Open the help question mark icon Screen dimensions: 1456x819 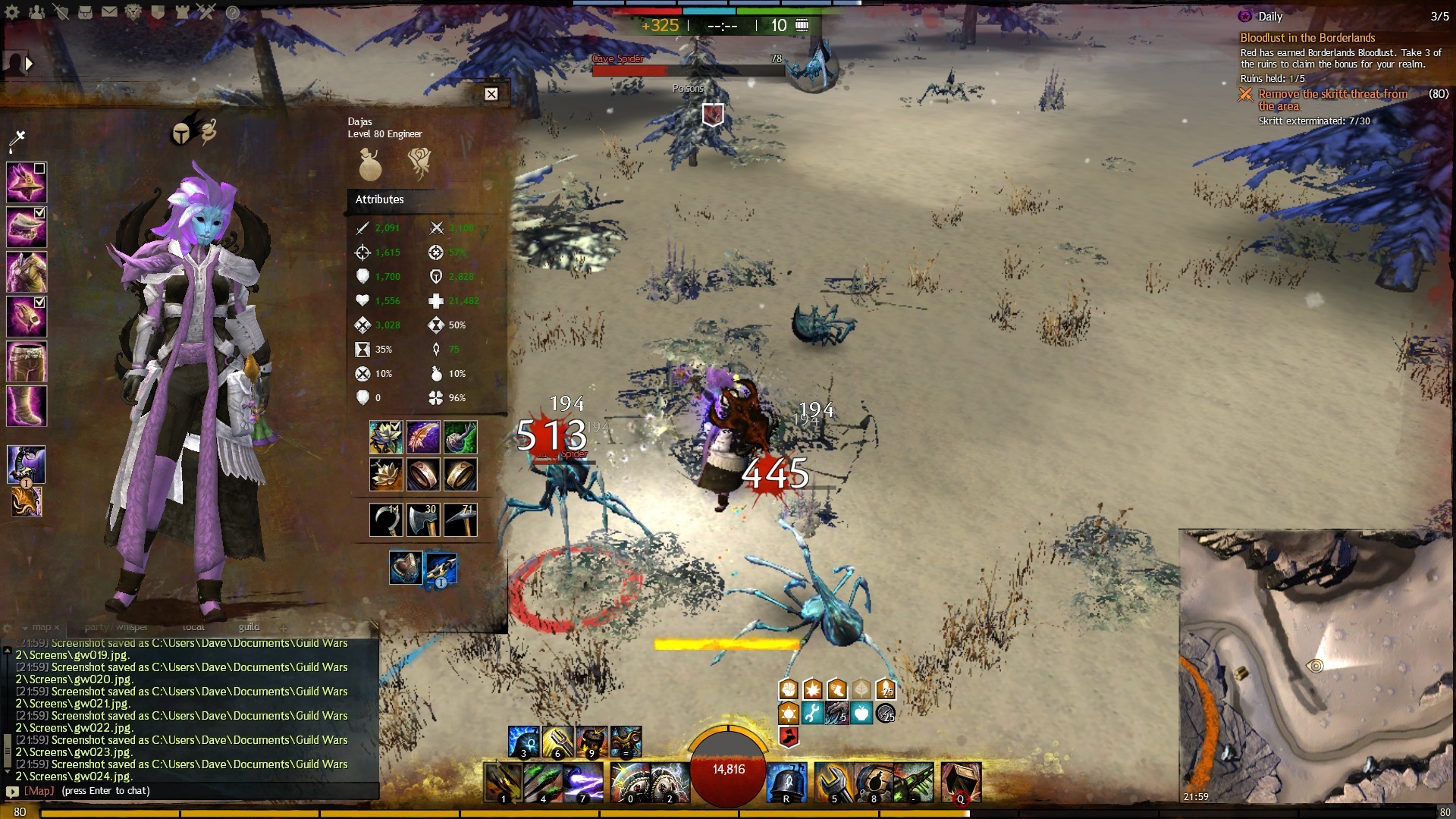233,12
